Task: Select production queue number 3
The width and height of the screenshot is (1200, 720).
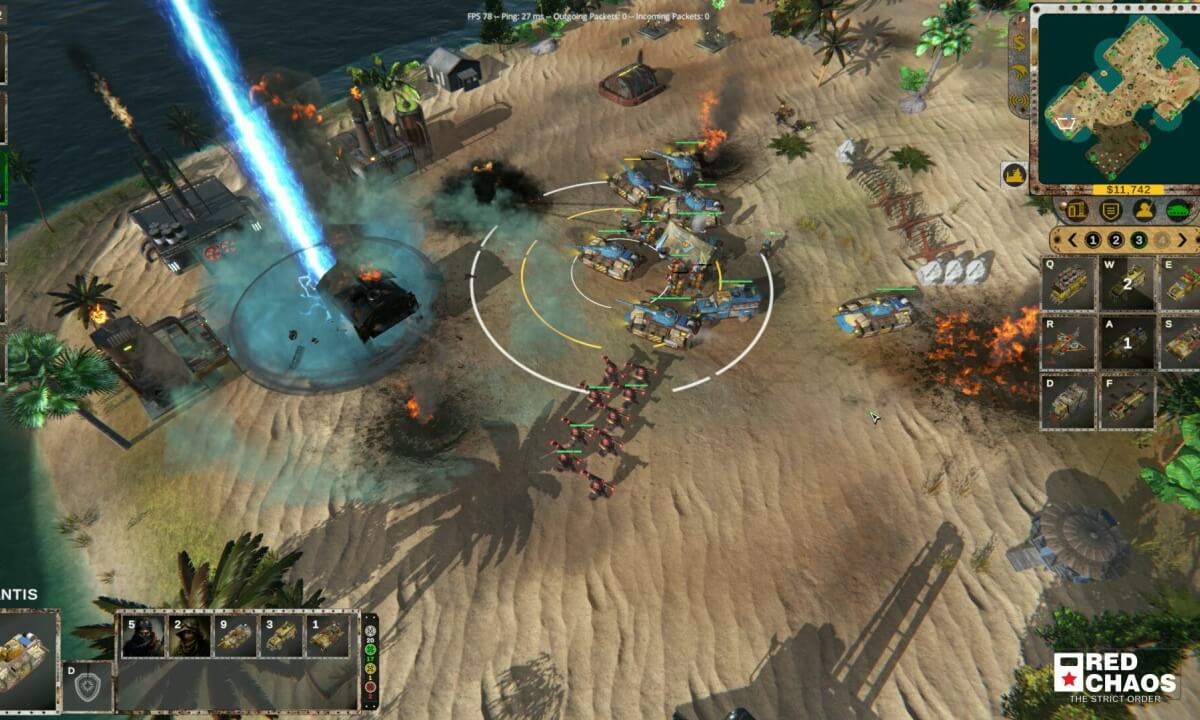Action: coord(1139,240)
